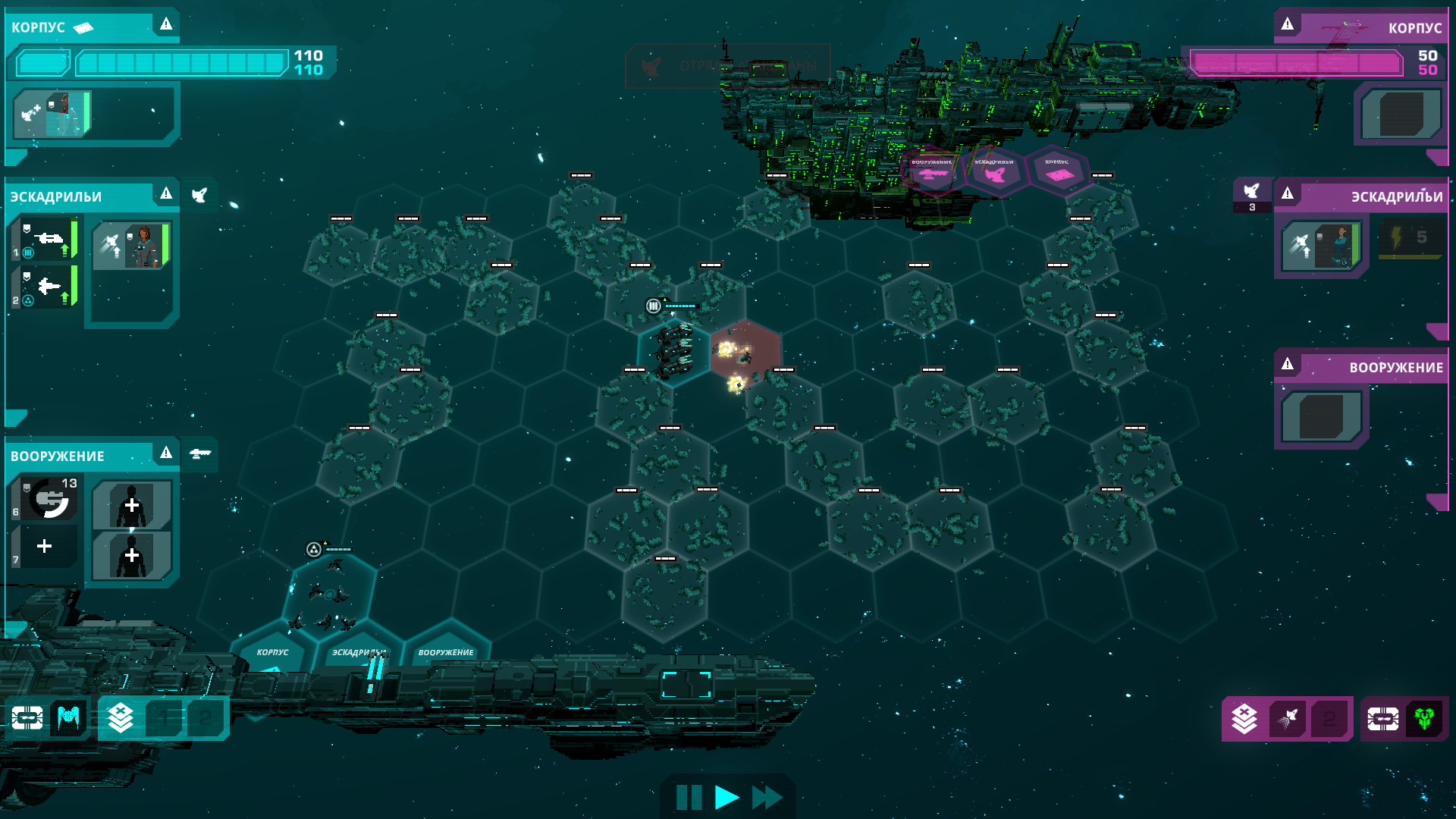
Task: Add a weapon to empty slot 7
Action: 45,546
